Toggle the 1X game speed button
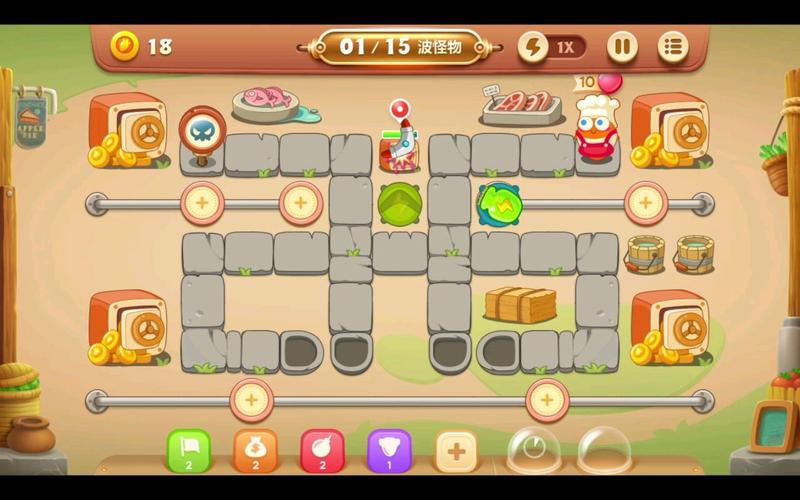Viewport: 800px width, 500px height. [551, 46]
